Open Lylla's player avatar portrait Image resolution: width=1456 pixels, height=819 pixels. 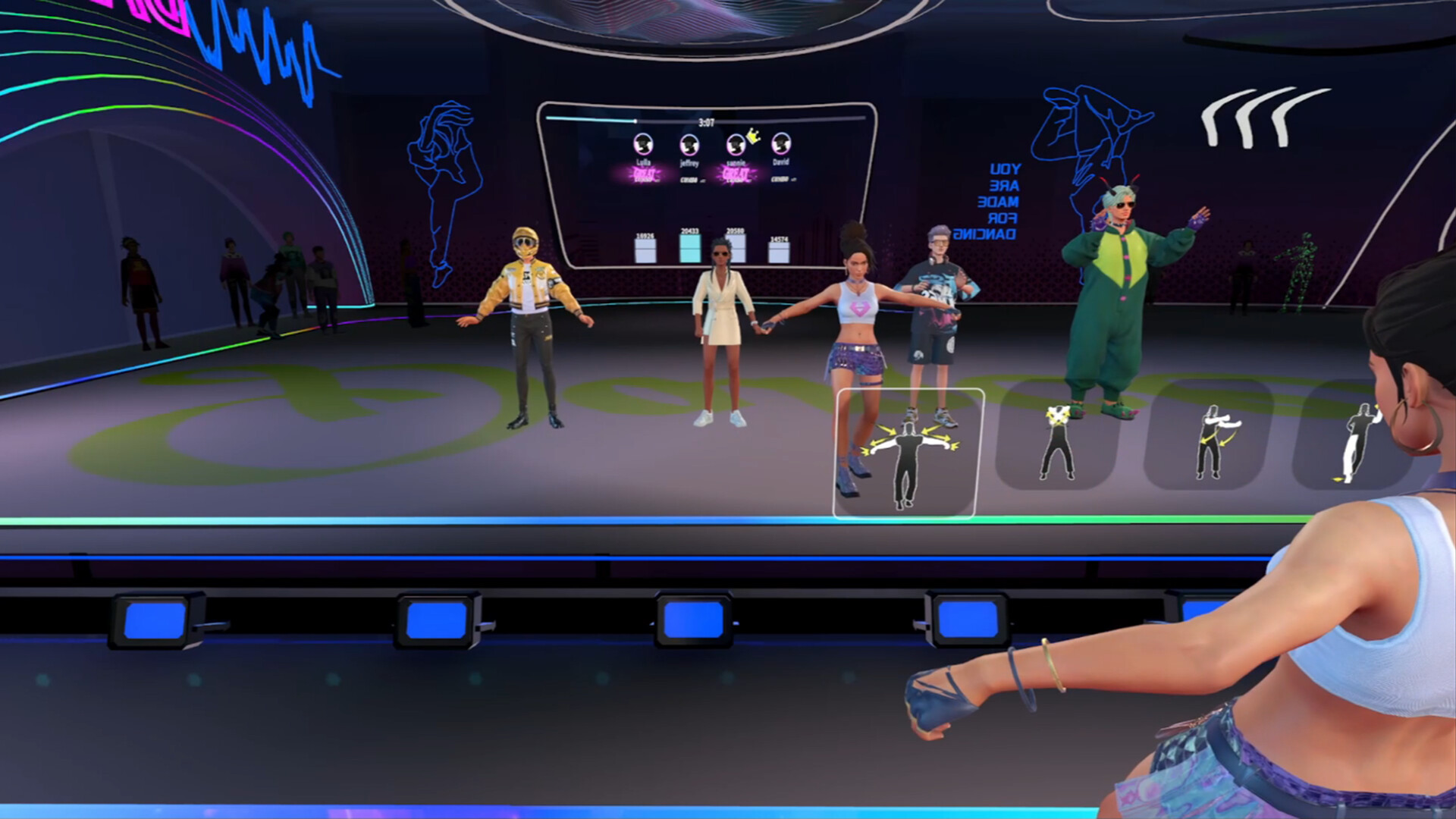pos(643,144)
